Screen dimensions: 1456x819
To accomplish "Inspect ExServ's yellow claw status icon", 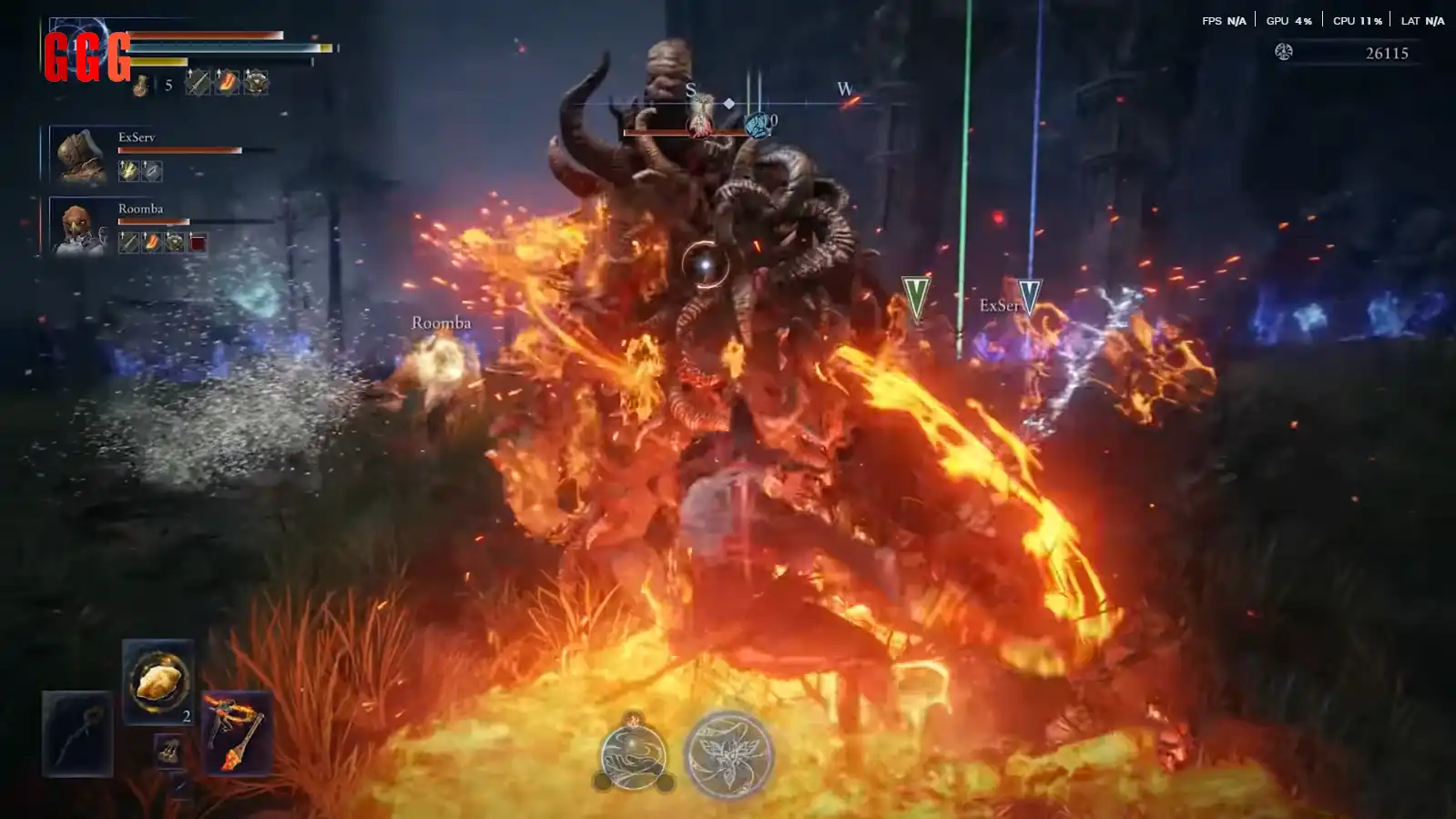I will pos(128,170).
